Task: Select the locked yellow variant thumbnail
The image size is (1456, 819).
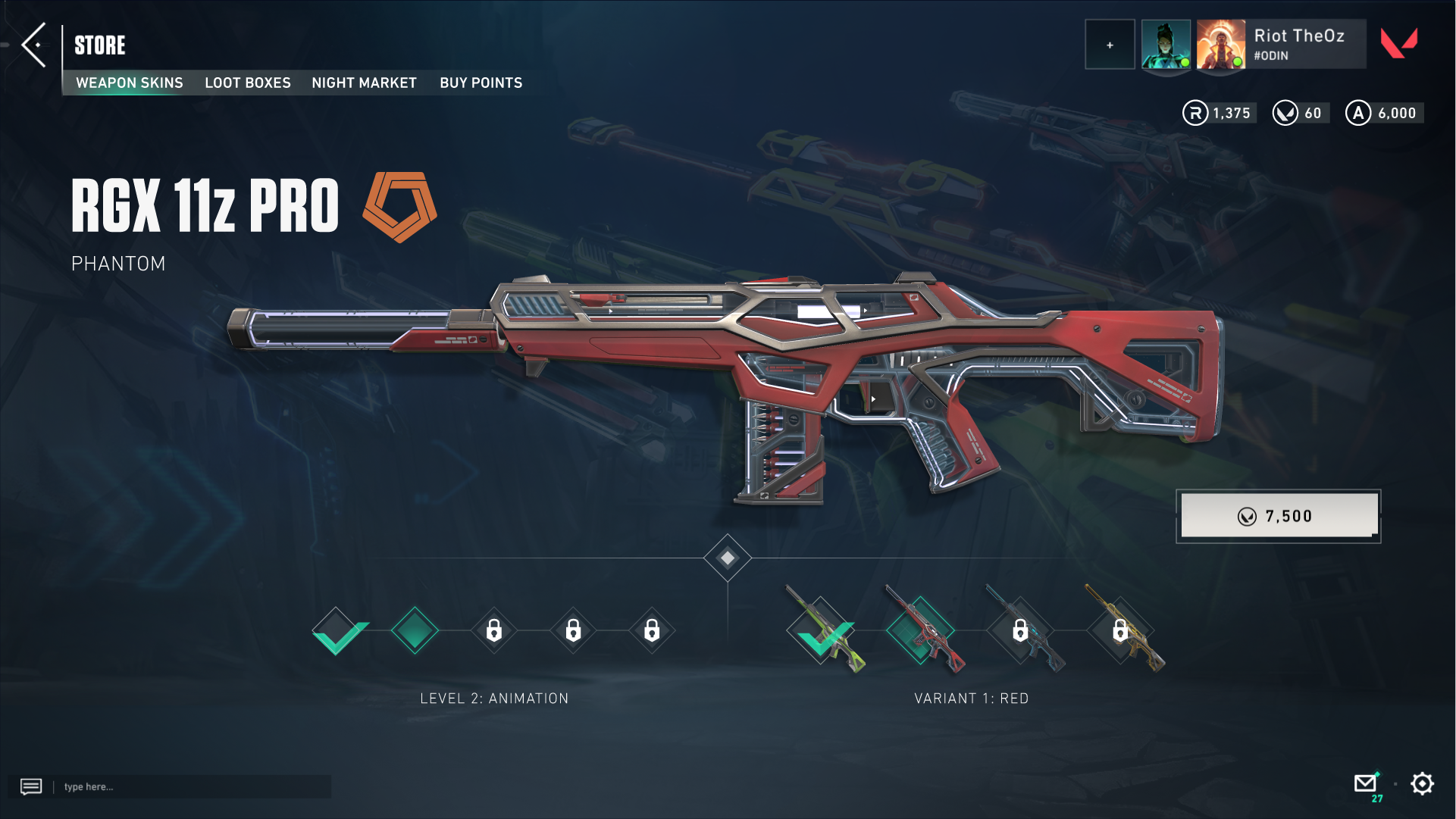Action: (1120, 630)
